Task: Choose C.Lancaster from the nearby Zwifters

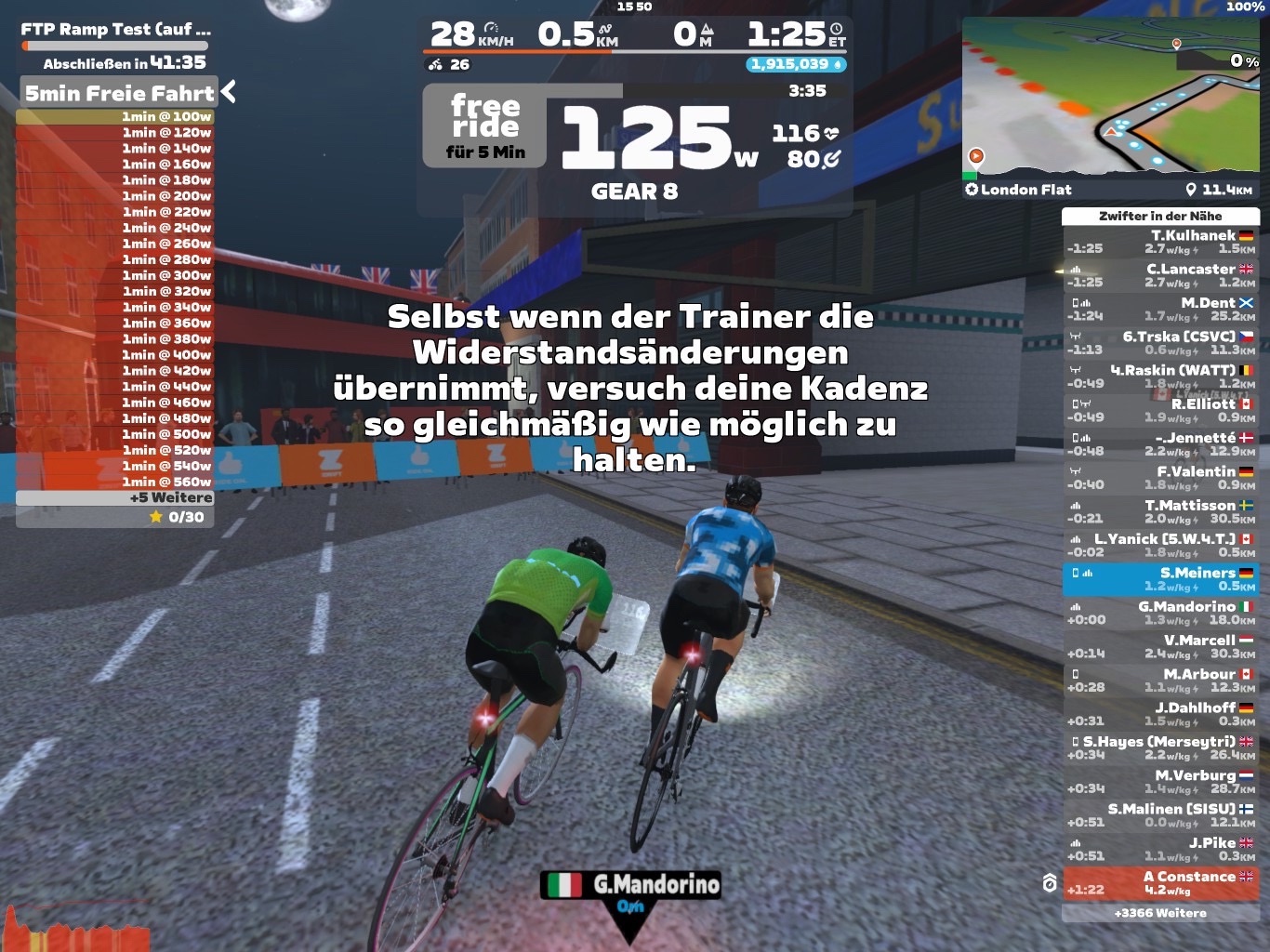Action: pos(1160,275)
